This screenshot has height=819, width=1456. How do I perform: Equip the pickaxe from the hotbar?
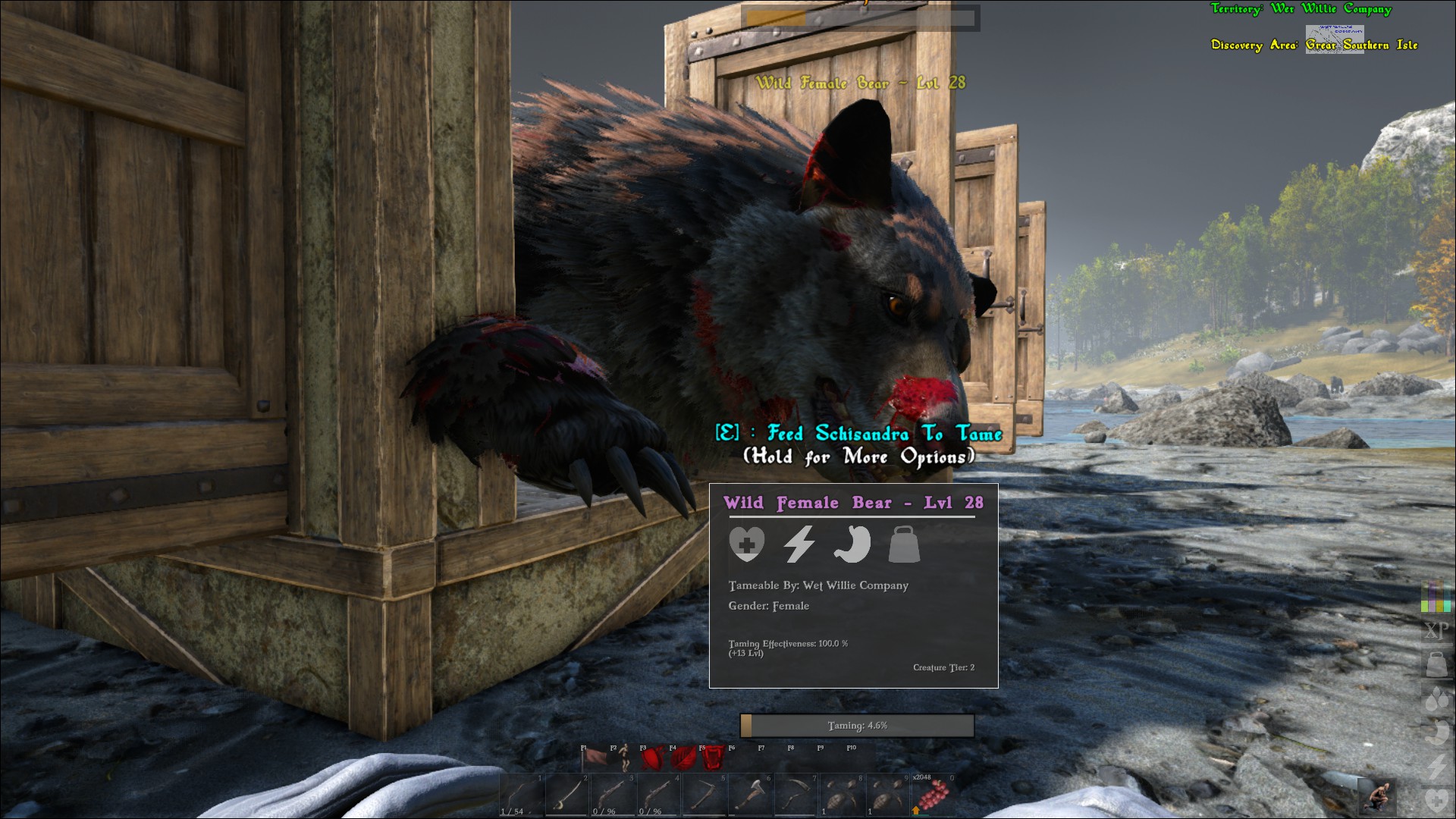[704, 795]
